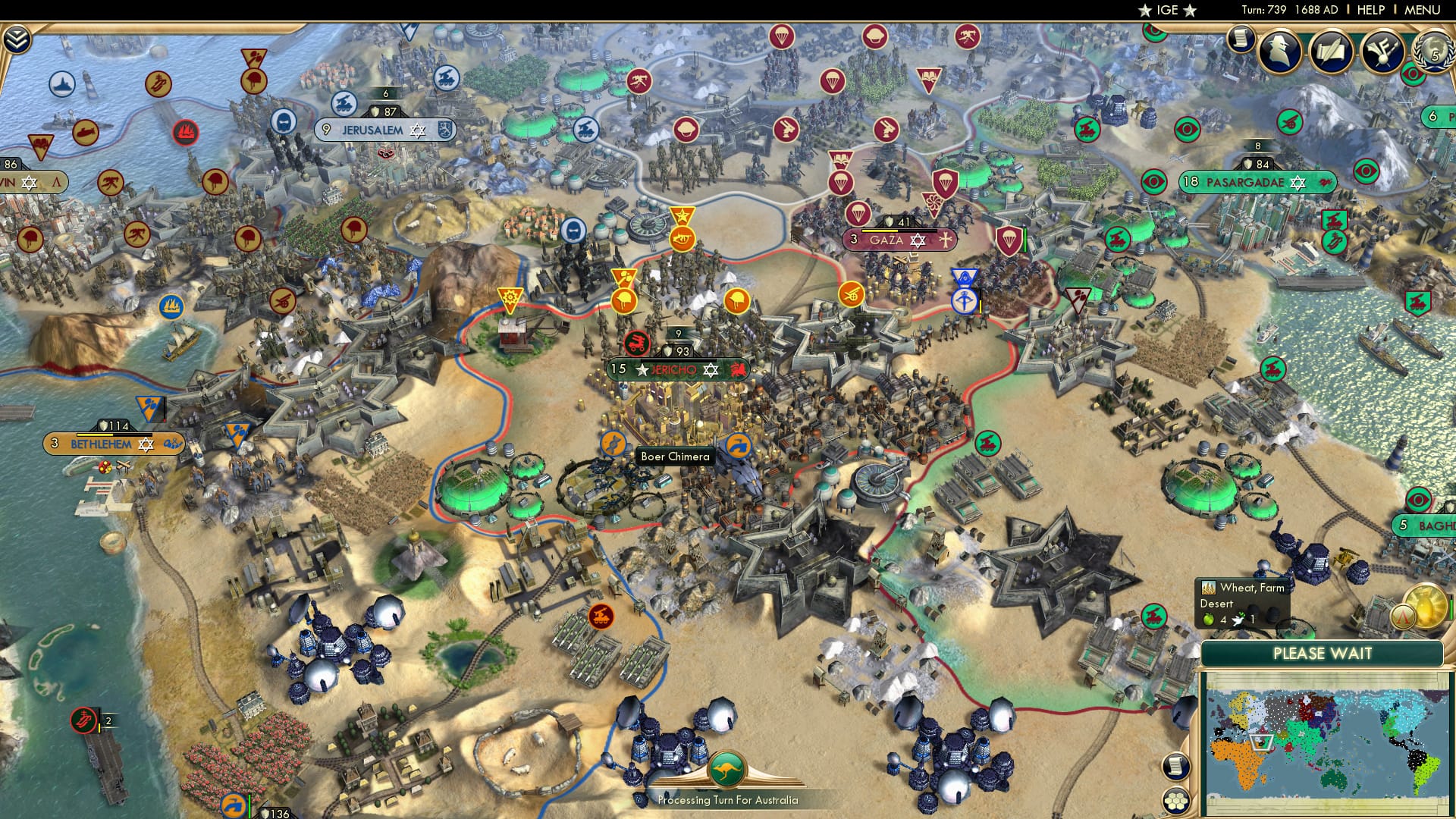Screen dimensions: 1456x819
Task: Click the Lambda faith medallion above the minimap
Action: pos(1402,616)
